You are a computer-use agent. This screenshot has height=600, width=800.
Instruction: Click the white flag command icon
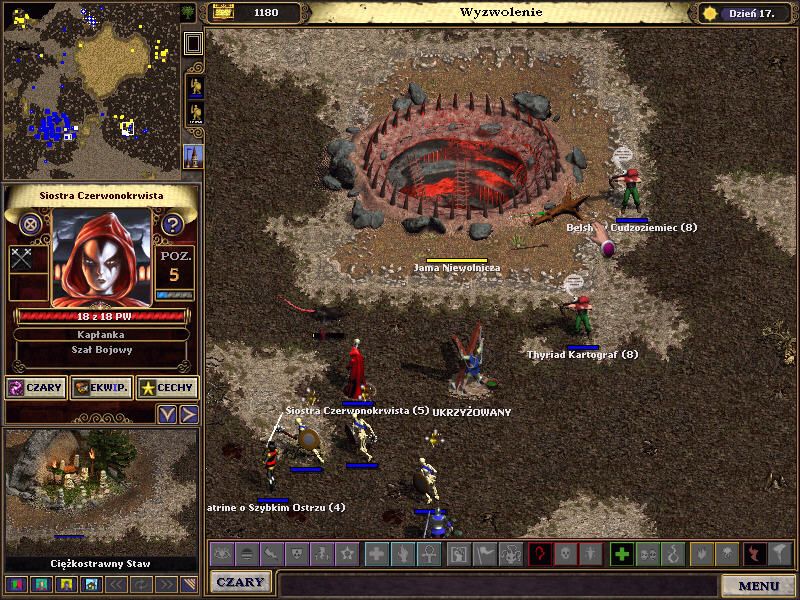(485, 553)
